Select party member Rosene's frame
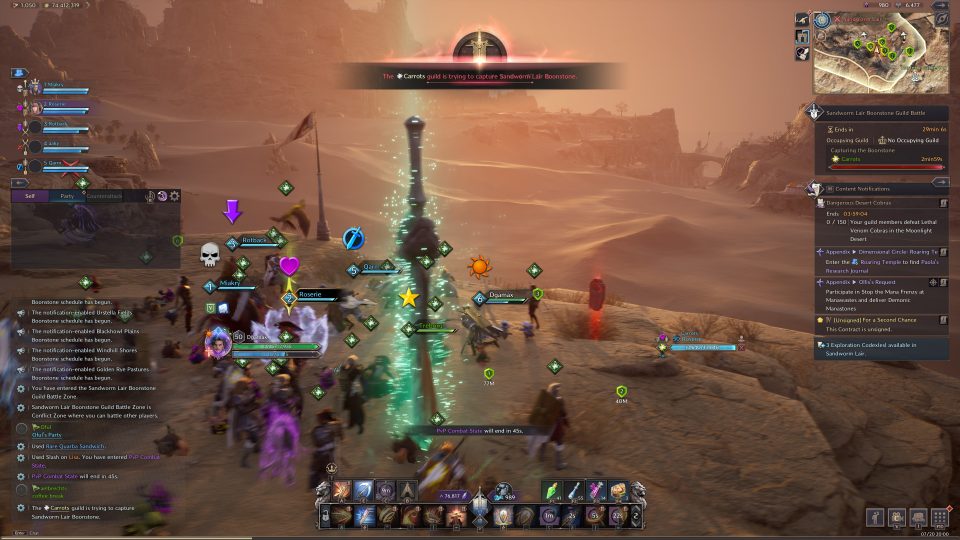960x540 pixels. pyautogui.click(x=58, y=107)
